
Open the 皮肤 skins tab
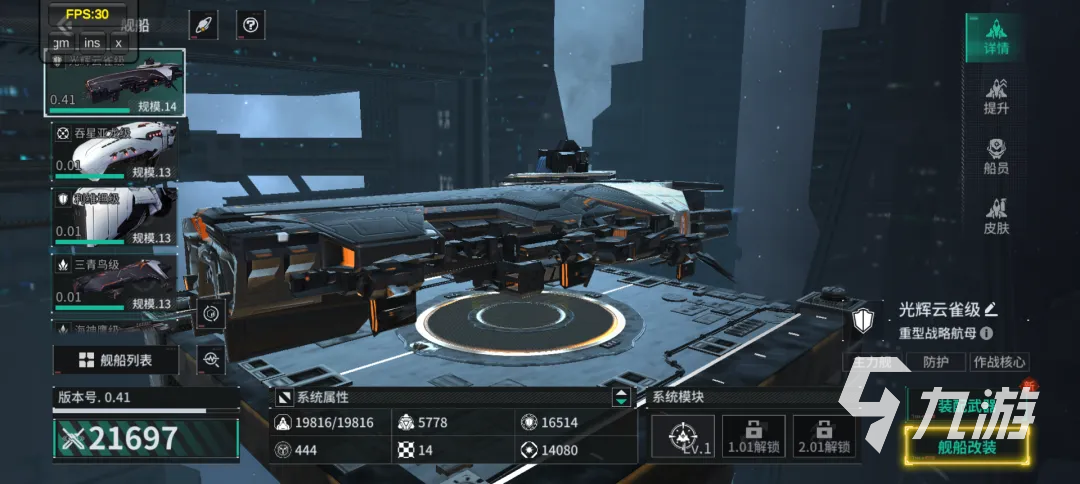coord(995,216)
